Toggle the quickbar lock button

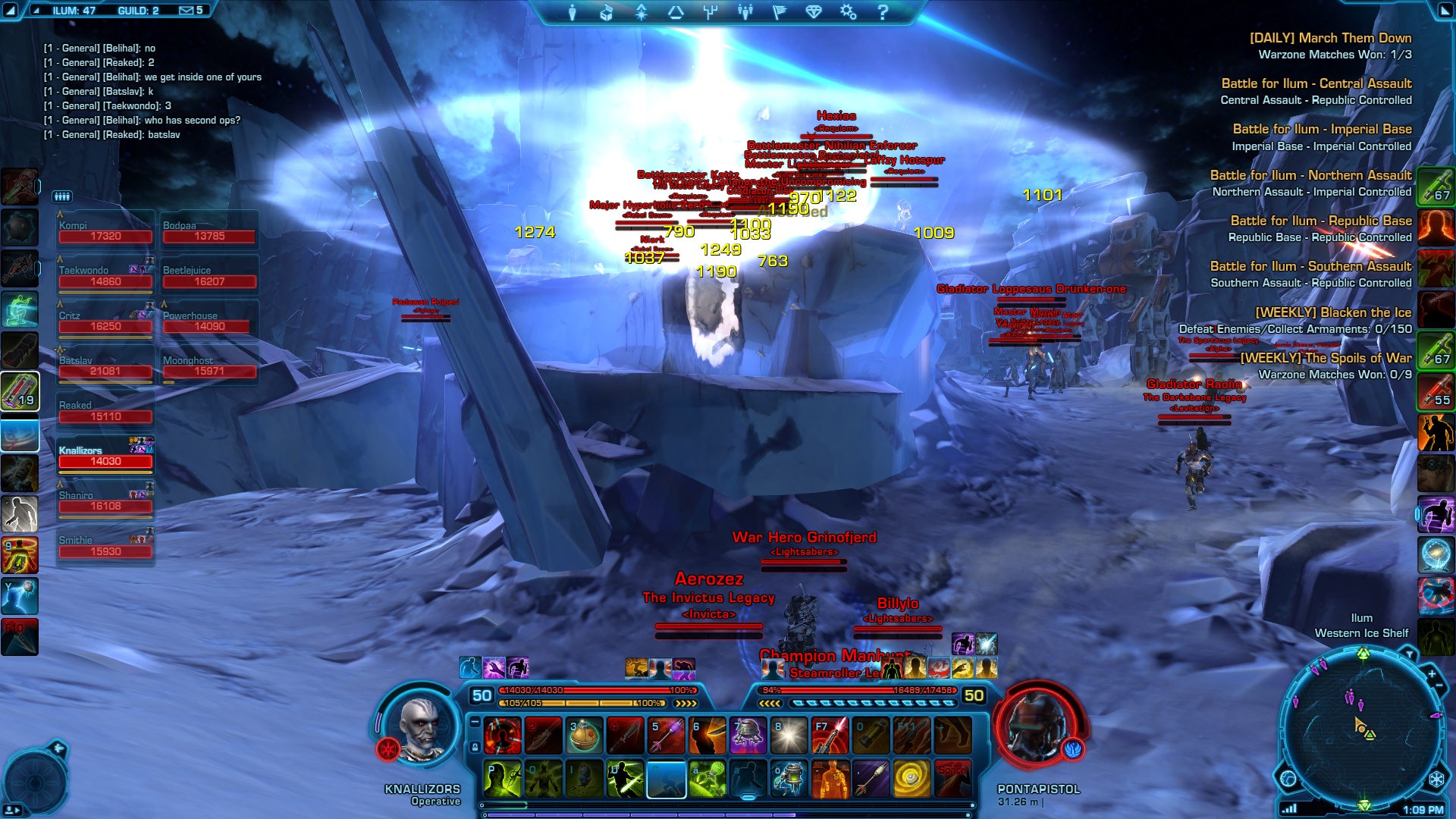click(x=475, y=747)
